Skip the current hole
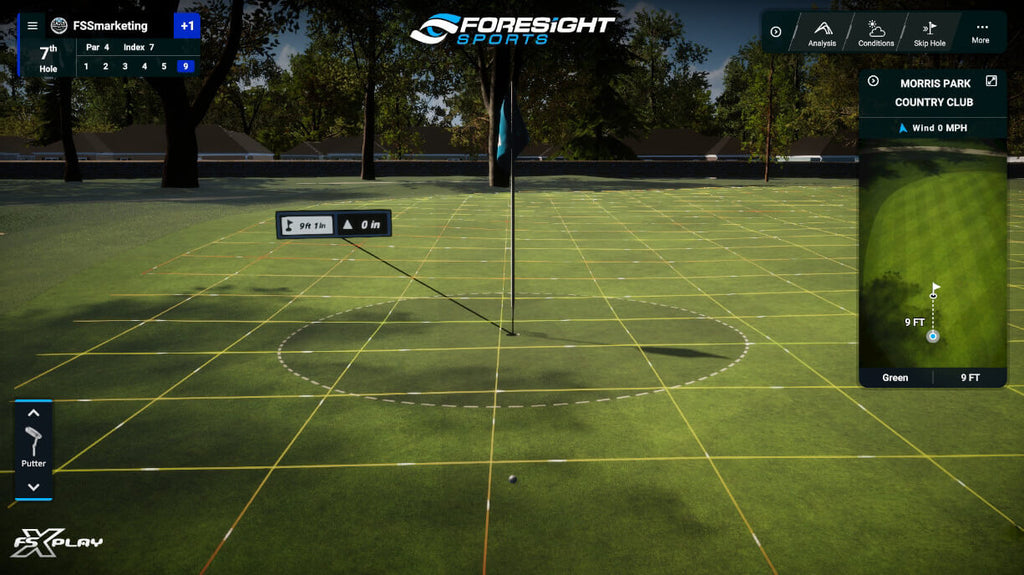Screen dimensions: 1024x575 click(x=929, y=32)
